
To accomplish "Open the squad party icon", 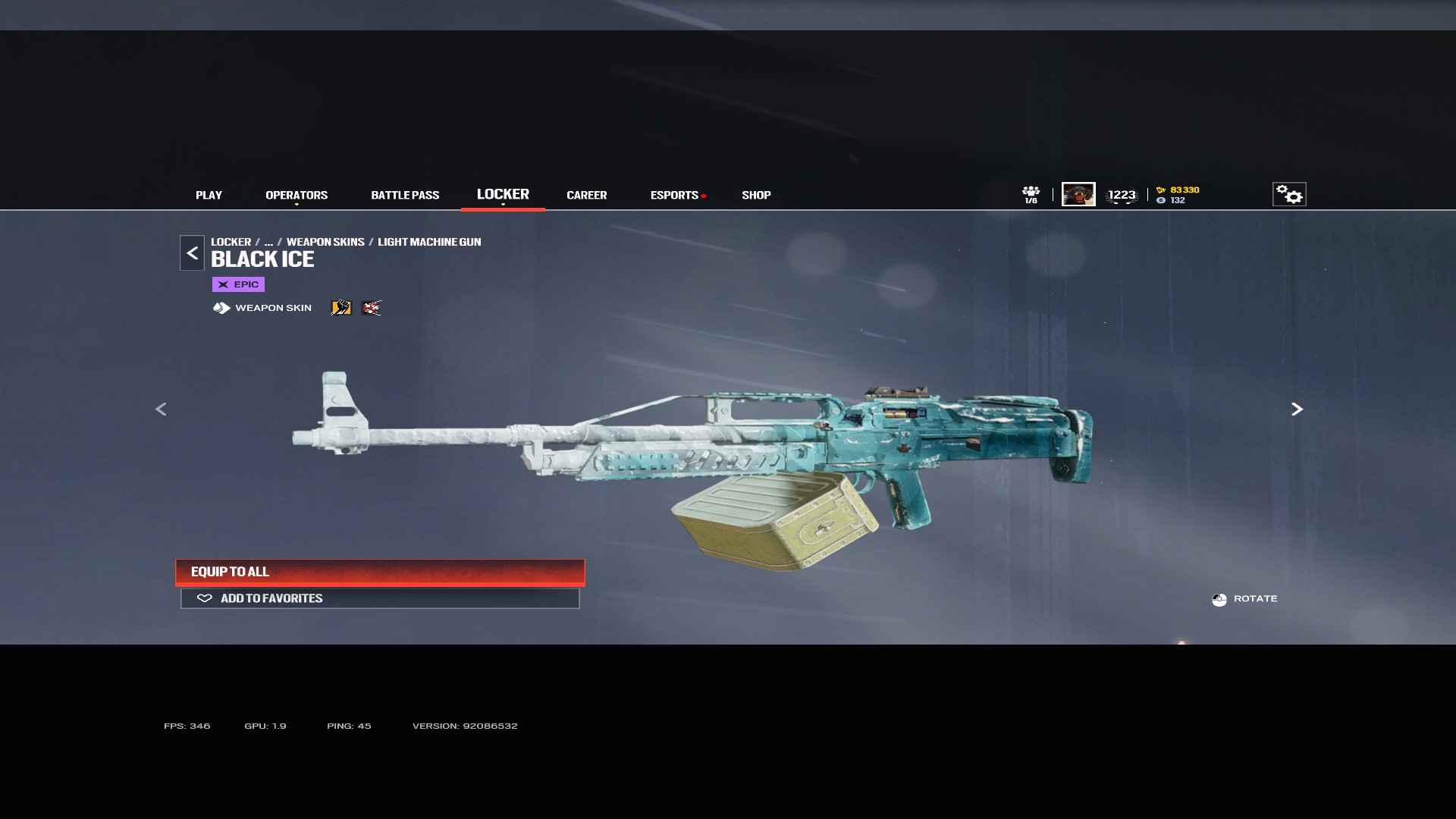I will click(x=1031, y=194).
